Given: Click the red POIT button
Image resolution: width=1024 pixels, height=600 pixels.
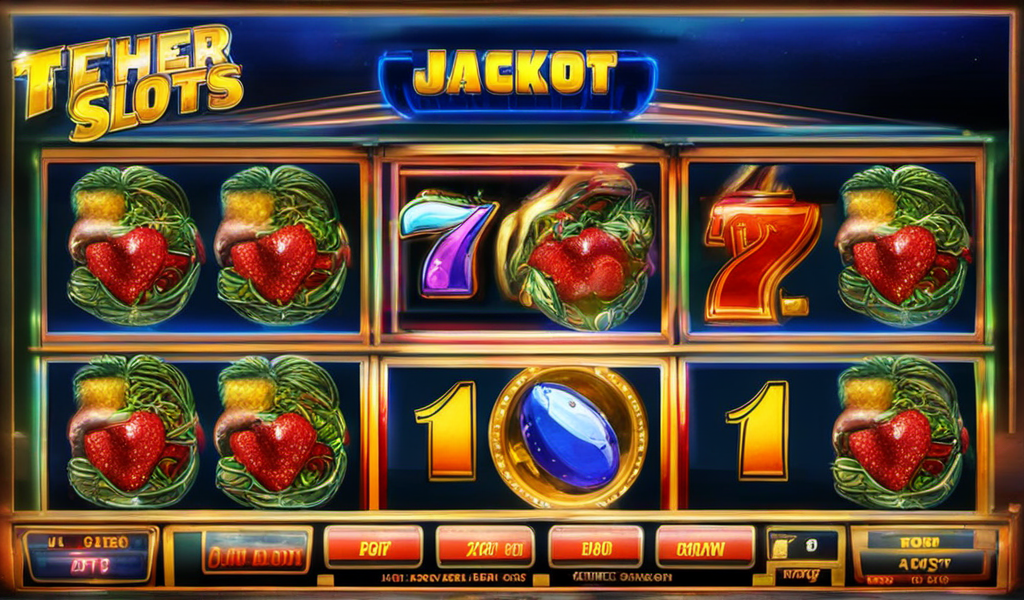Looking at the screenshot, I should pyautogui.click(x=372, y=548).
